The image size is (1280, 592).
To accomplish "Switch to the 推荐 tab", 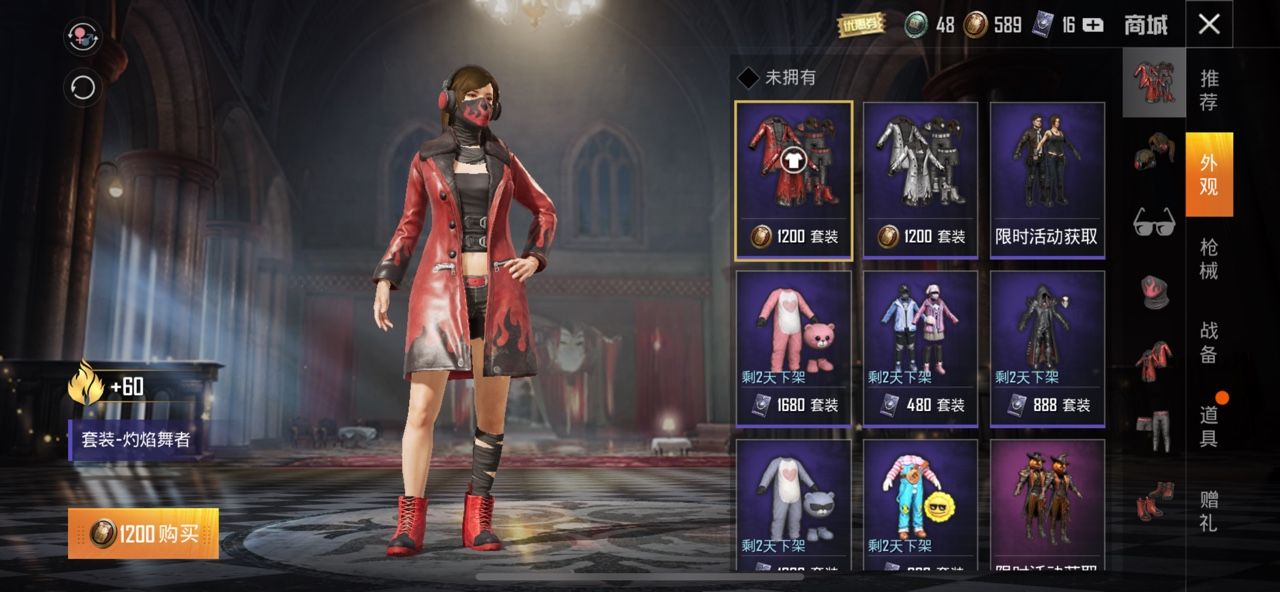I will pyautogui.click(x=1209, y=89).
